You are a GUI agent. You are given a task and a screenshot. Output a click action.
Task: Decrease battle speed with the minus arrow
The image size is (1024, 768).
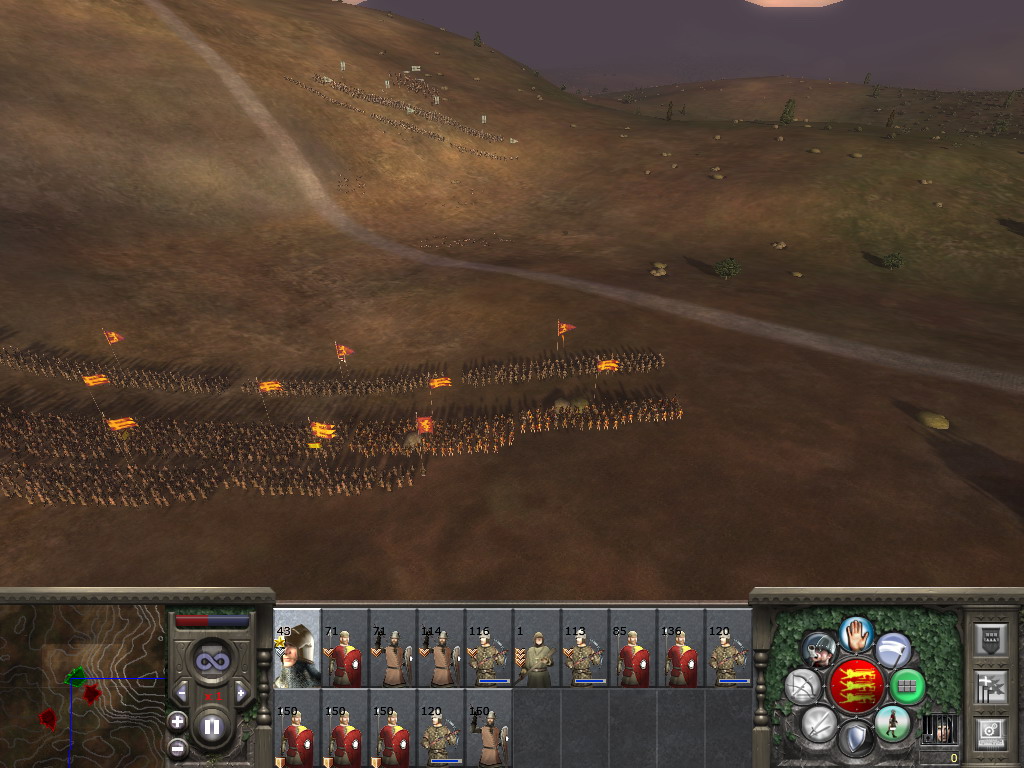tap(182, 692)
